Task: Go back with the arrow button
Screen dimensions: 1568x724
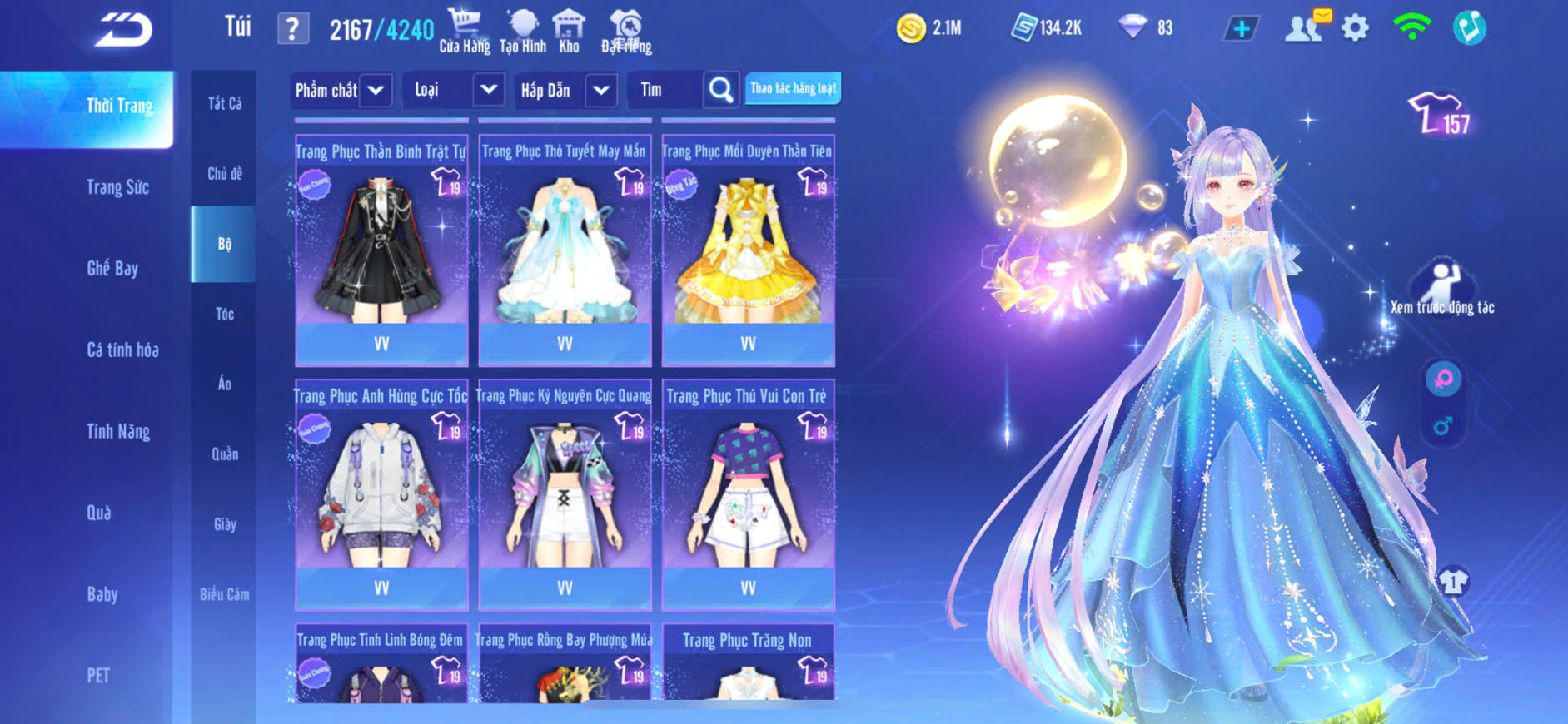Action: (124, 30)
